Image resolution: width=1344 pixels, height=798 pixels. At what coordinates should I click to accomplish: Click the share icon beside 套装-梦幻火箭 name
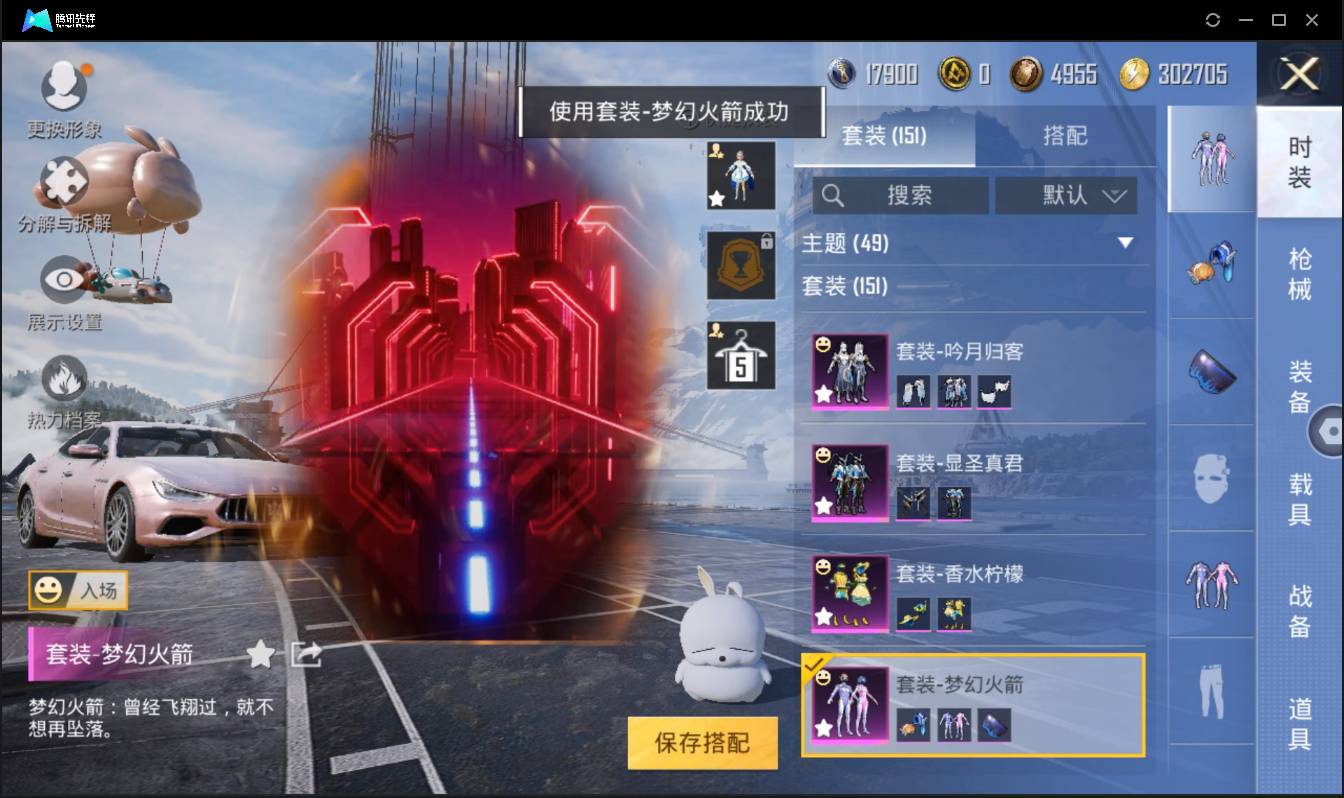(x=305, y=652)
